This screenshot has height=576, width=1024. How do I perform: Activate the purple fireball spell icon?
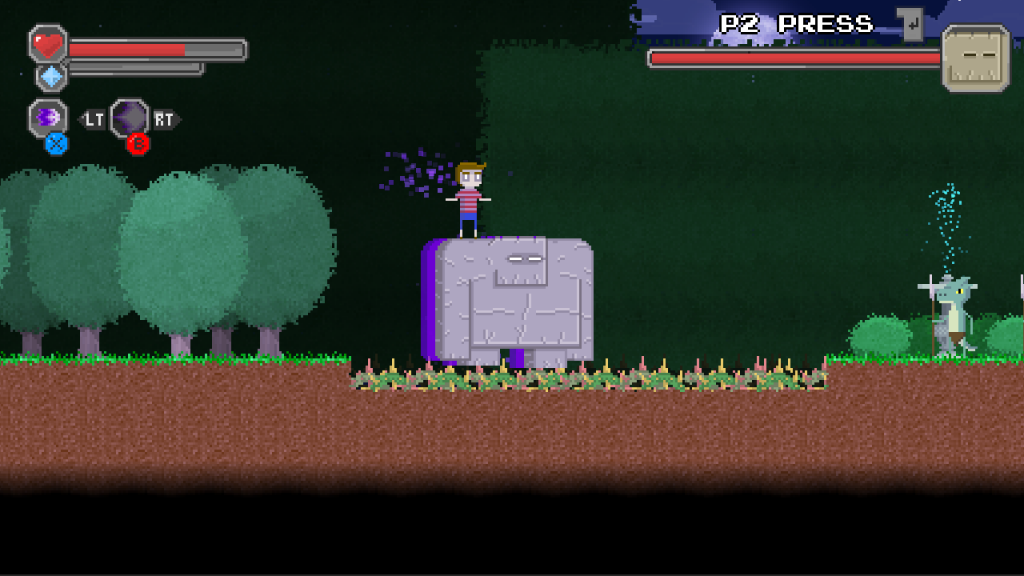pyautogui.click(x=48, y=117)
